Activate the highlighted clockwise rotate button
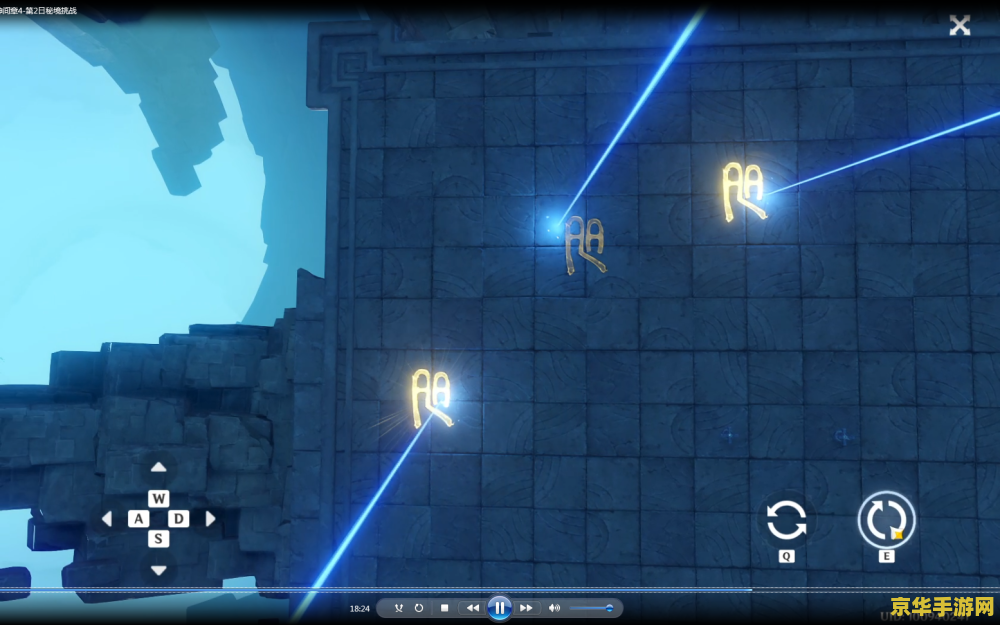This screenshot has width=1000, height=625. click(886, 520)
